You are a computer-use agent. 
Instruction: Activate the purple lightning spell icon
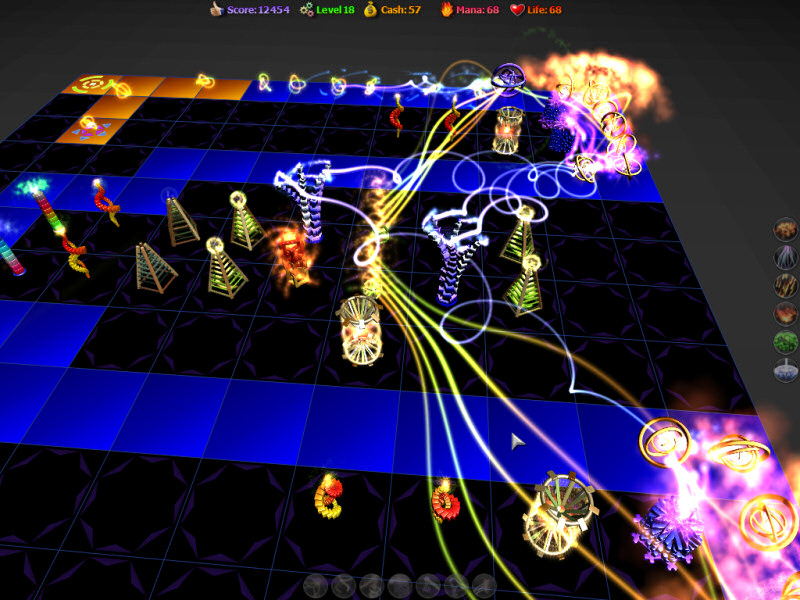coord(786,259)
